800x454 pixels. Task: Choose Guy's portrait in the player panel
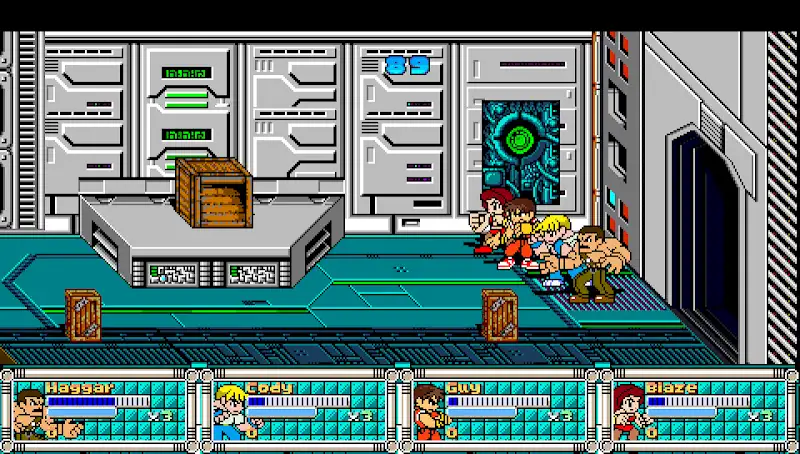428,412
